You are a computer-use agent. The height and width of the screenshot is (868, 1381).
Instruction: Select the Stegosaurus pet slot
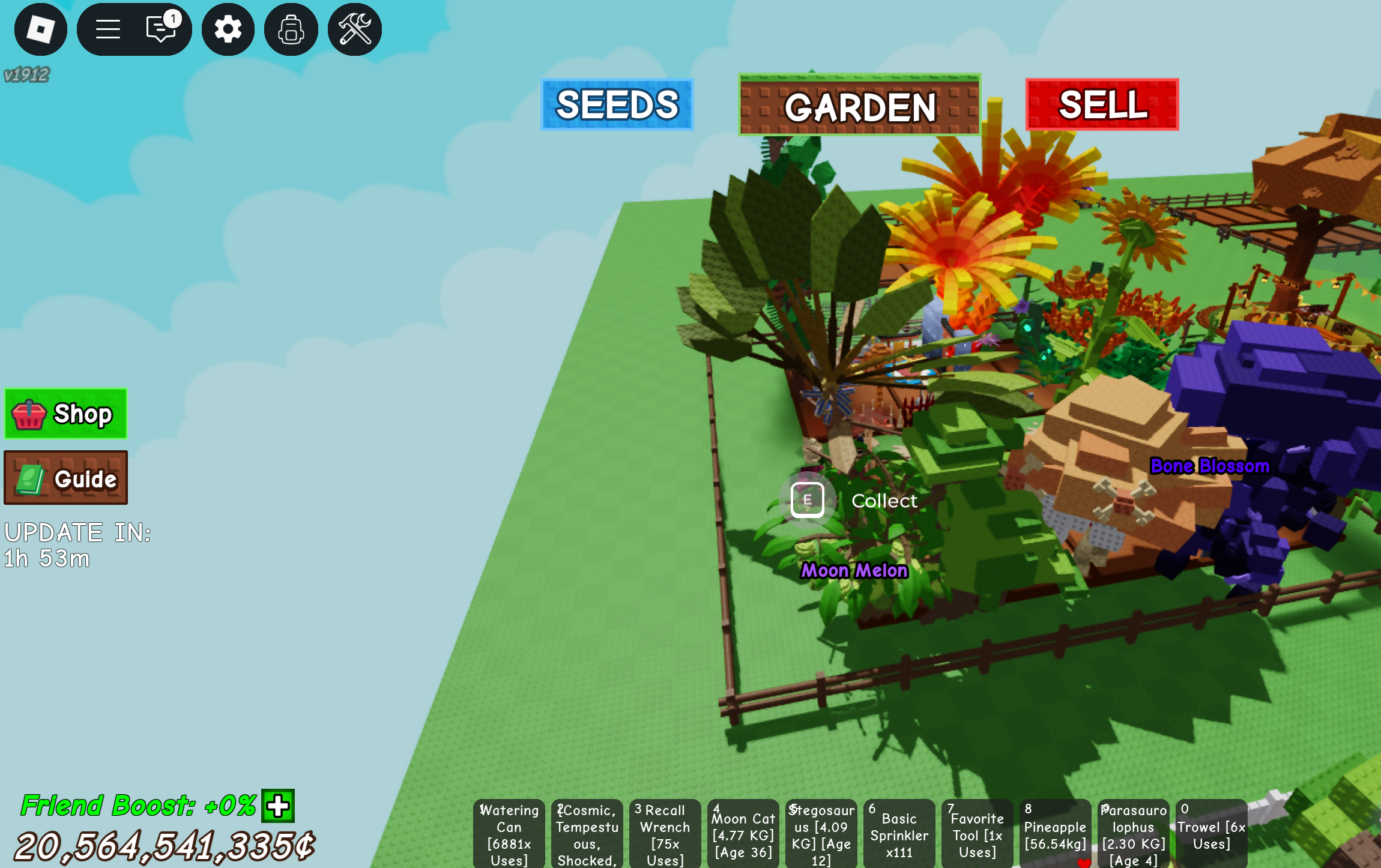821,834
